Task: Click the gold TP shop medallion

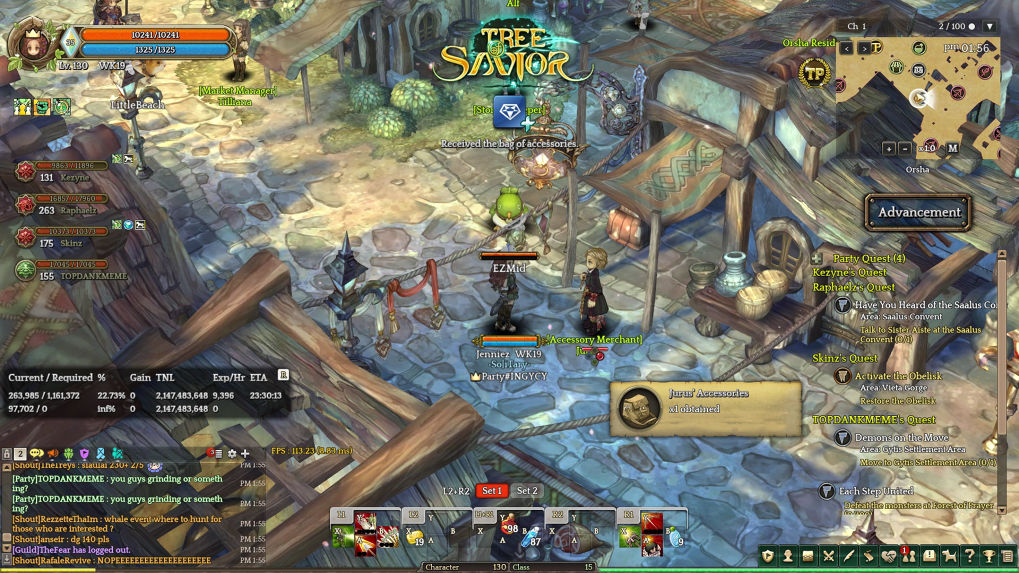Action: pyautogui.click(x=815, y=73)
